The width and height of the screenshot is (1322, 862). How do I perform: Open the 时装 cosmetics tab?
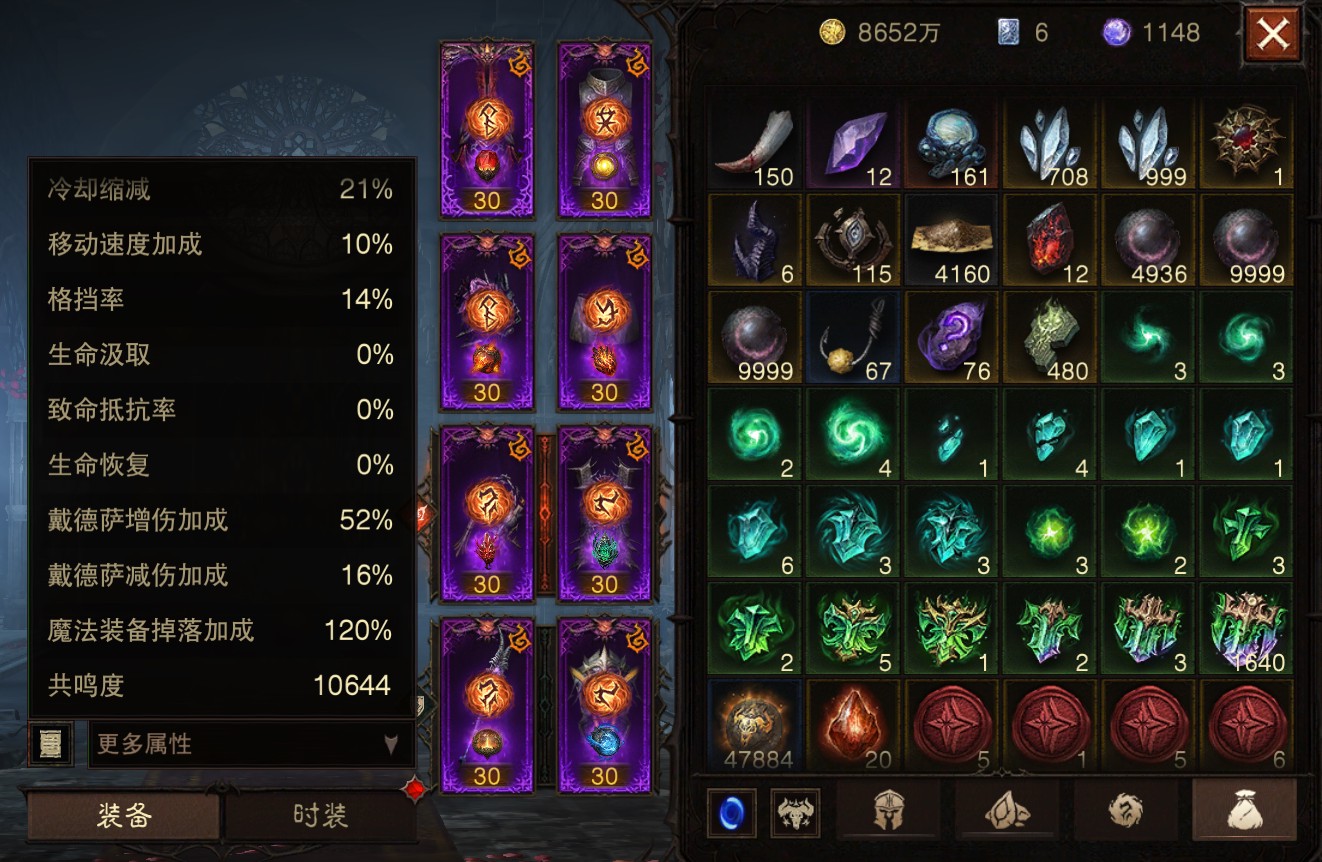[320, 816]
